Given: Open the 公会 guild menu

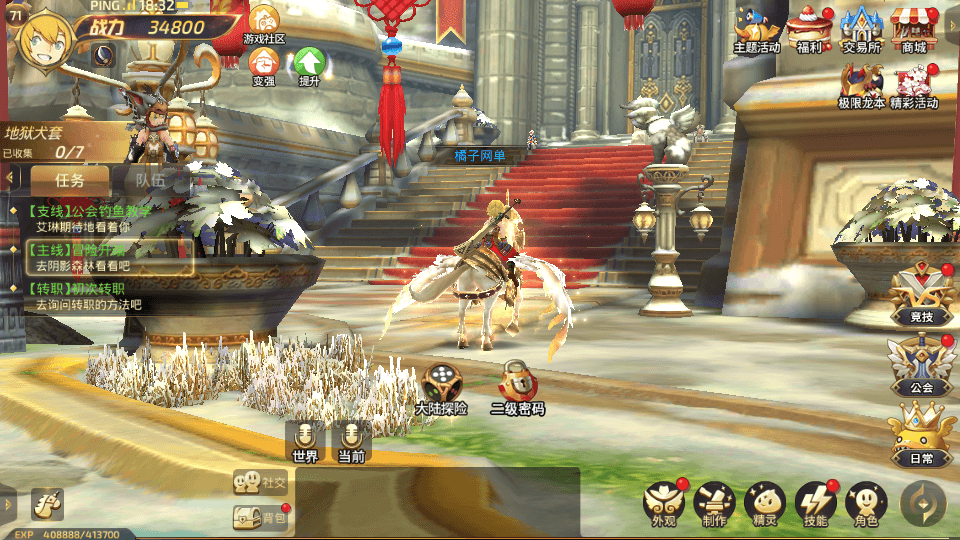Looking at the screenshot, I should pyautogui.click(x=922, y=364).
